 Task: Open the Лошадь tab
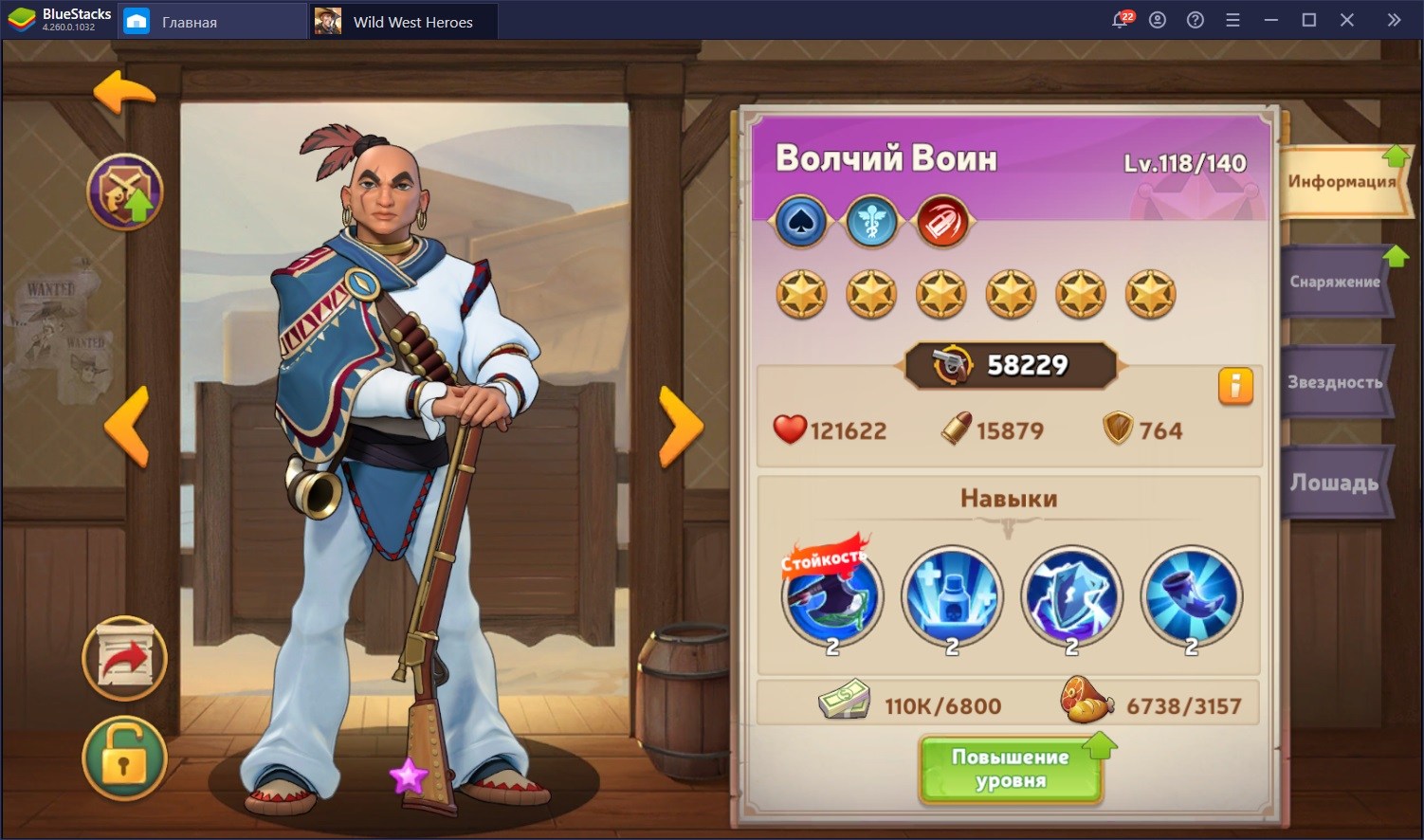point(1334,483)
